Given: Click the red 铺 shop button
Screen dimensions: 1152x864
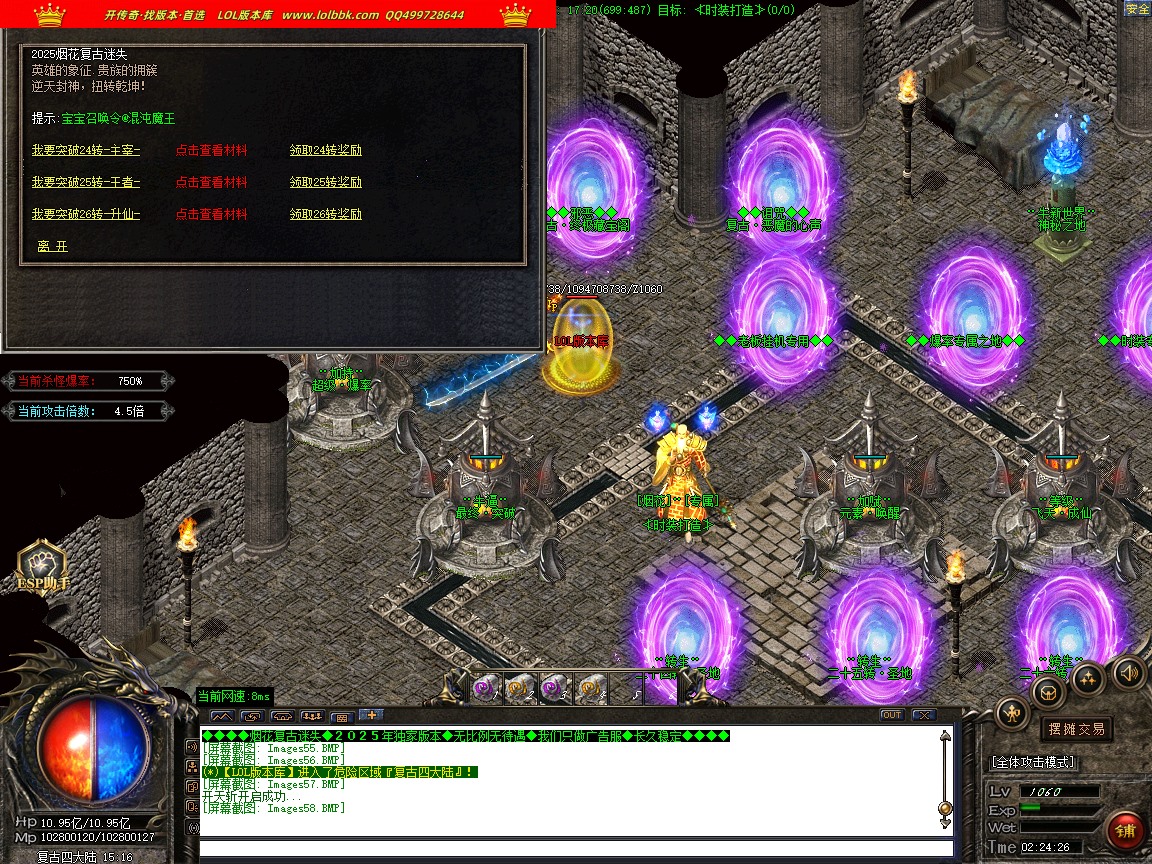Looking at the screenshot, I should coord(1126,832).
